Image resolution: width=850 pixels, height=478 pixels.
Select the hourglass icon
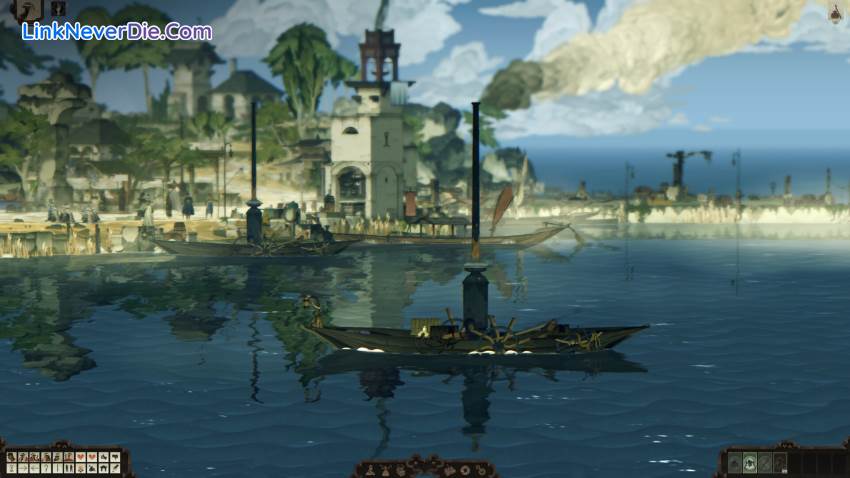click(12, 468)
